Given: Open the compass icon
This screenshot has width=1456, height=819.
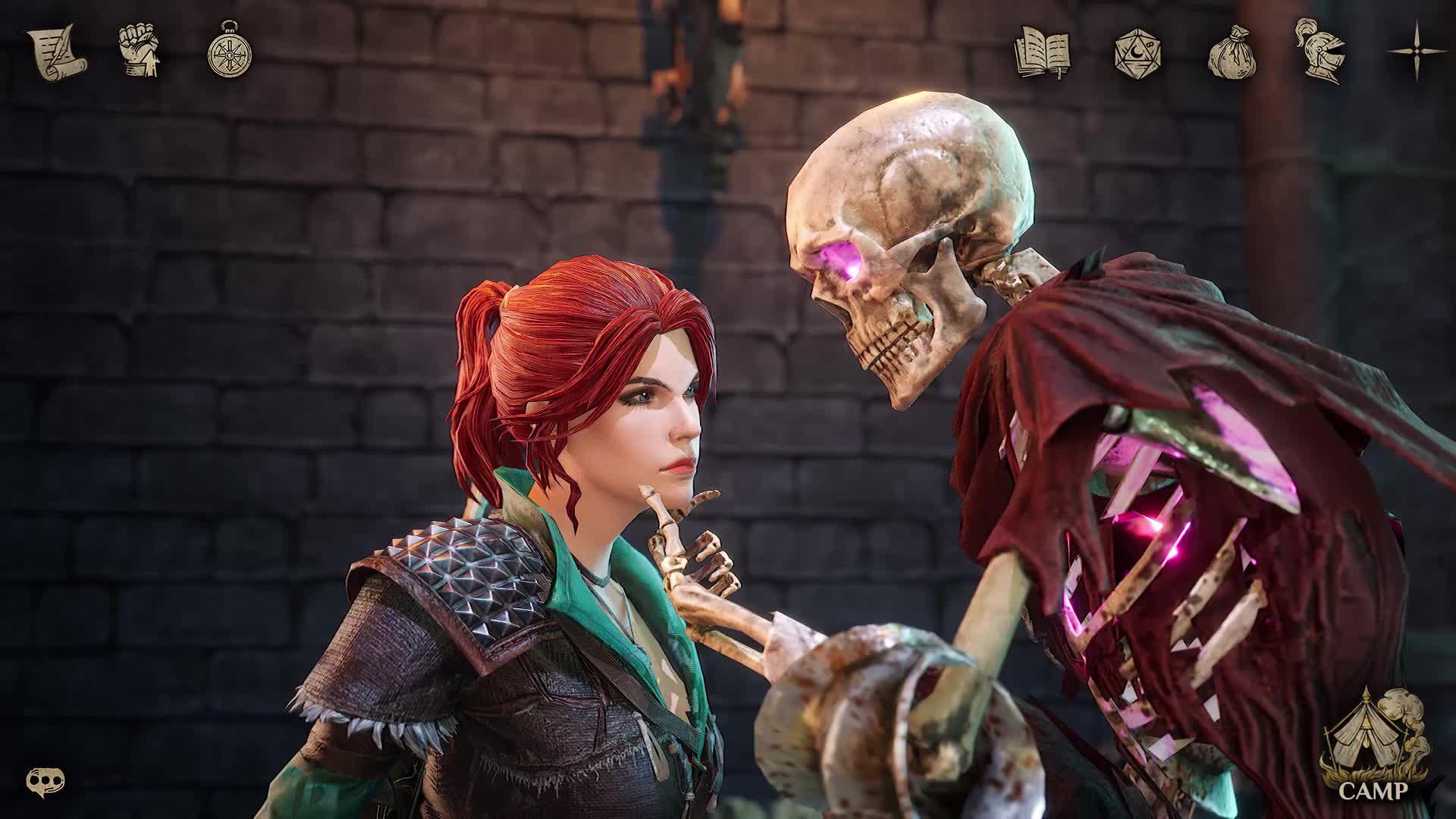Looking at the screenshot, I should point(229,52).
